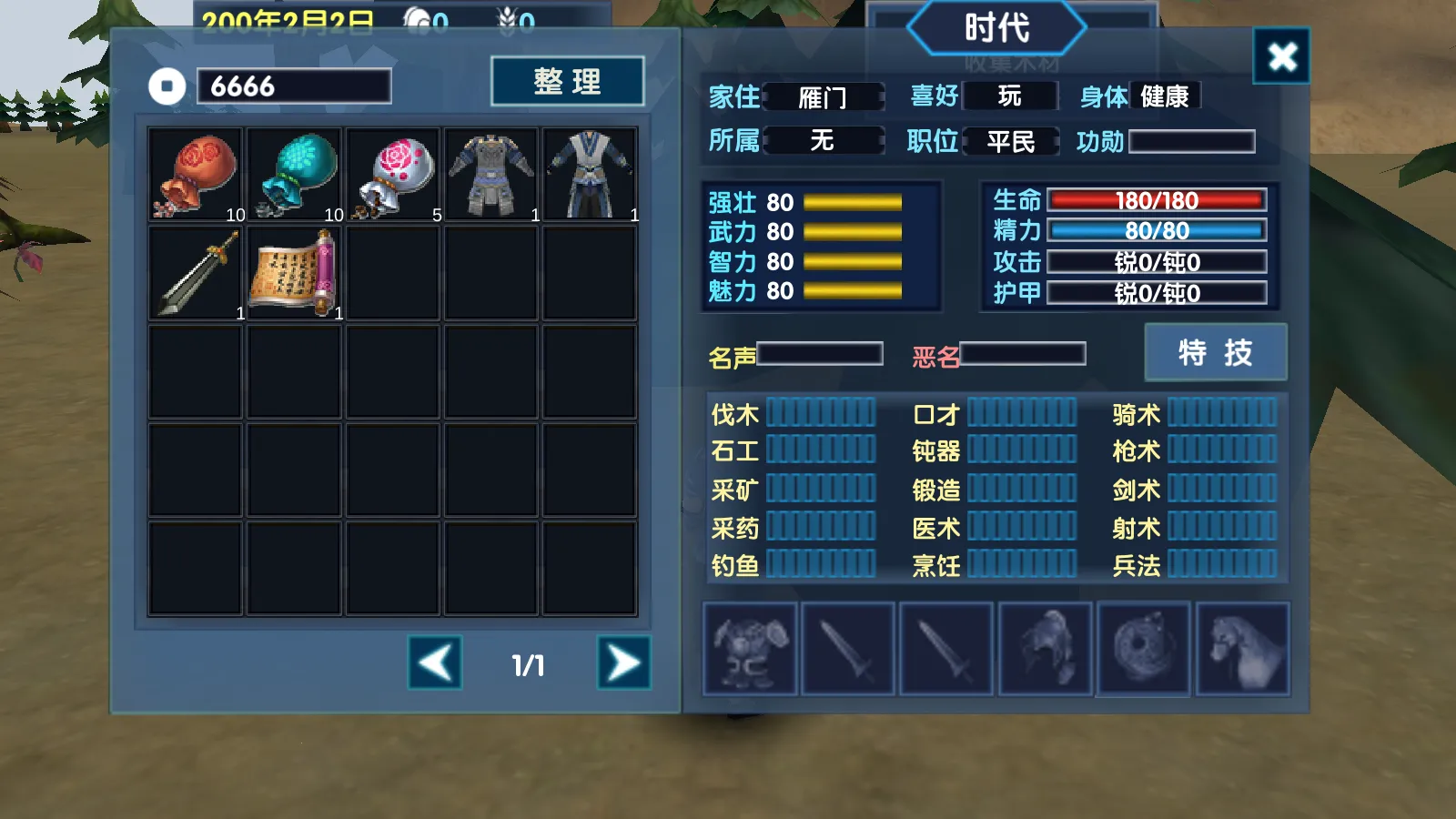Go to the previous inventory page
Viewport: 1456px width, 819px height.
(x=435, y=662)
